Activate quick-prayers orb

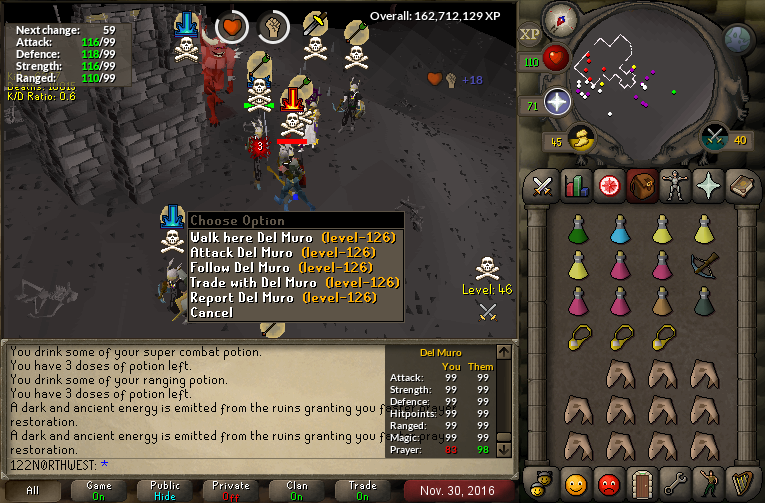557,101
